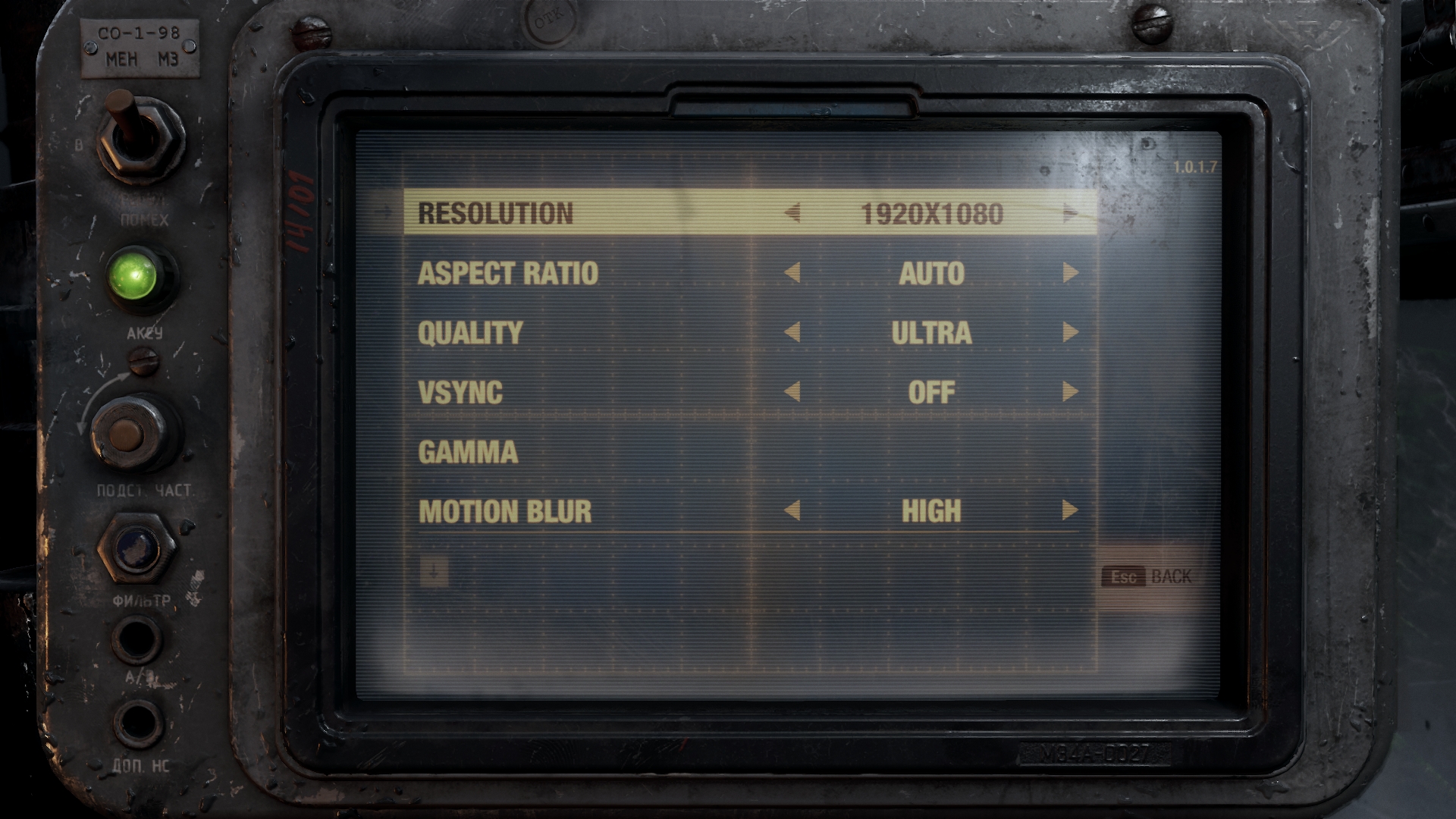
Task: Decrease Motion Blur with left arrow
Action: (792, 510)
